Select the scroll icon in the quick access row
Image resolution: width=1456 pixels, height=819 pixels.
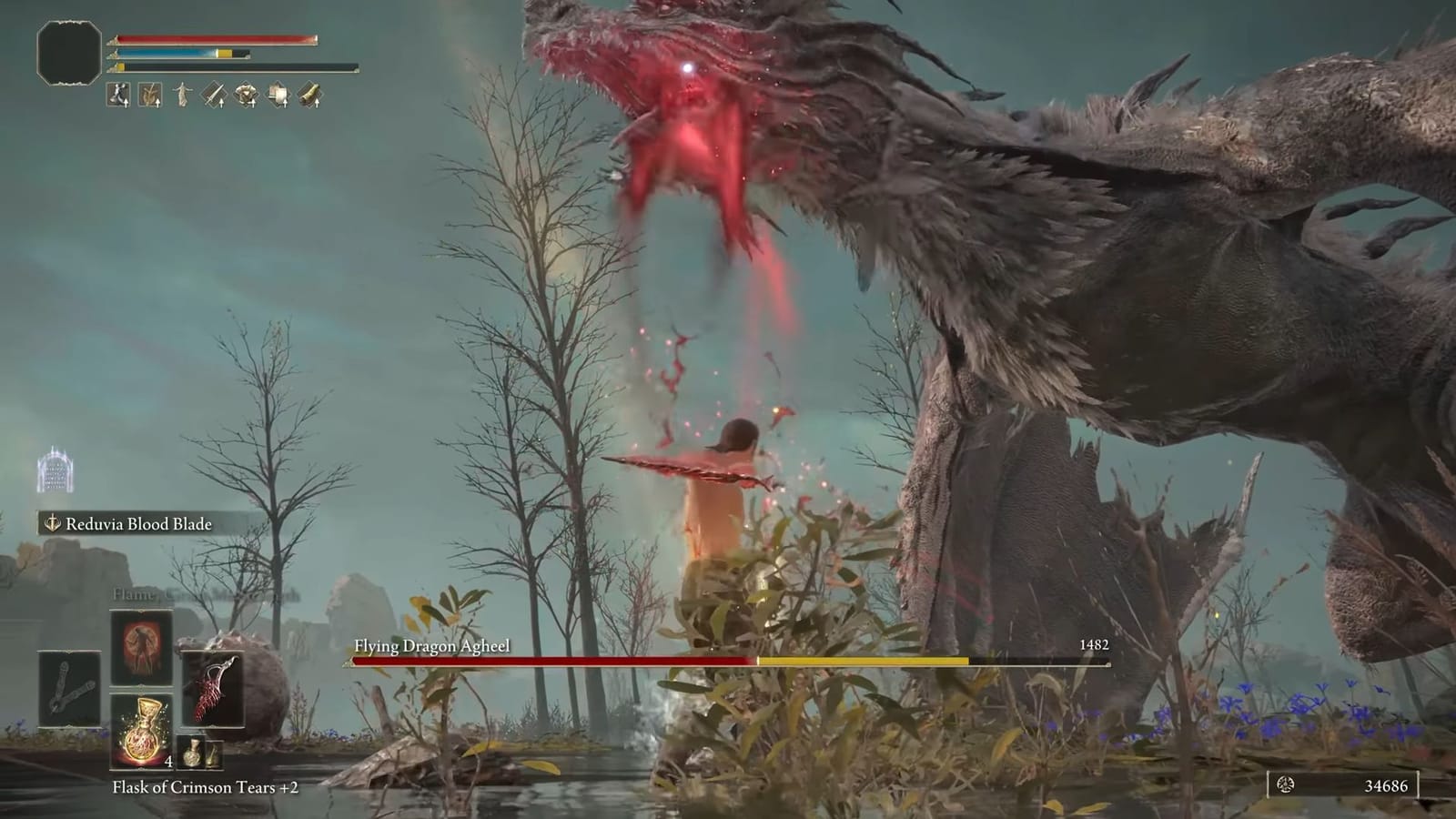click(x=278, y=95)
